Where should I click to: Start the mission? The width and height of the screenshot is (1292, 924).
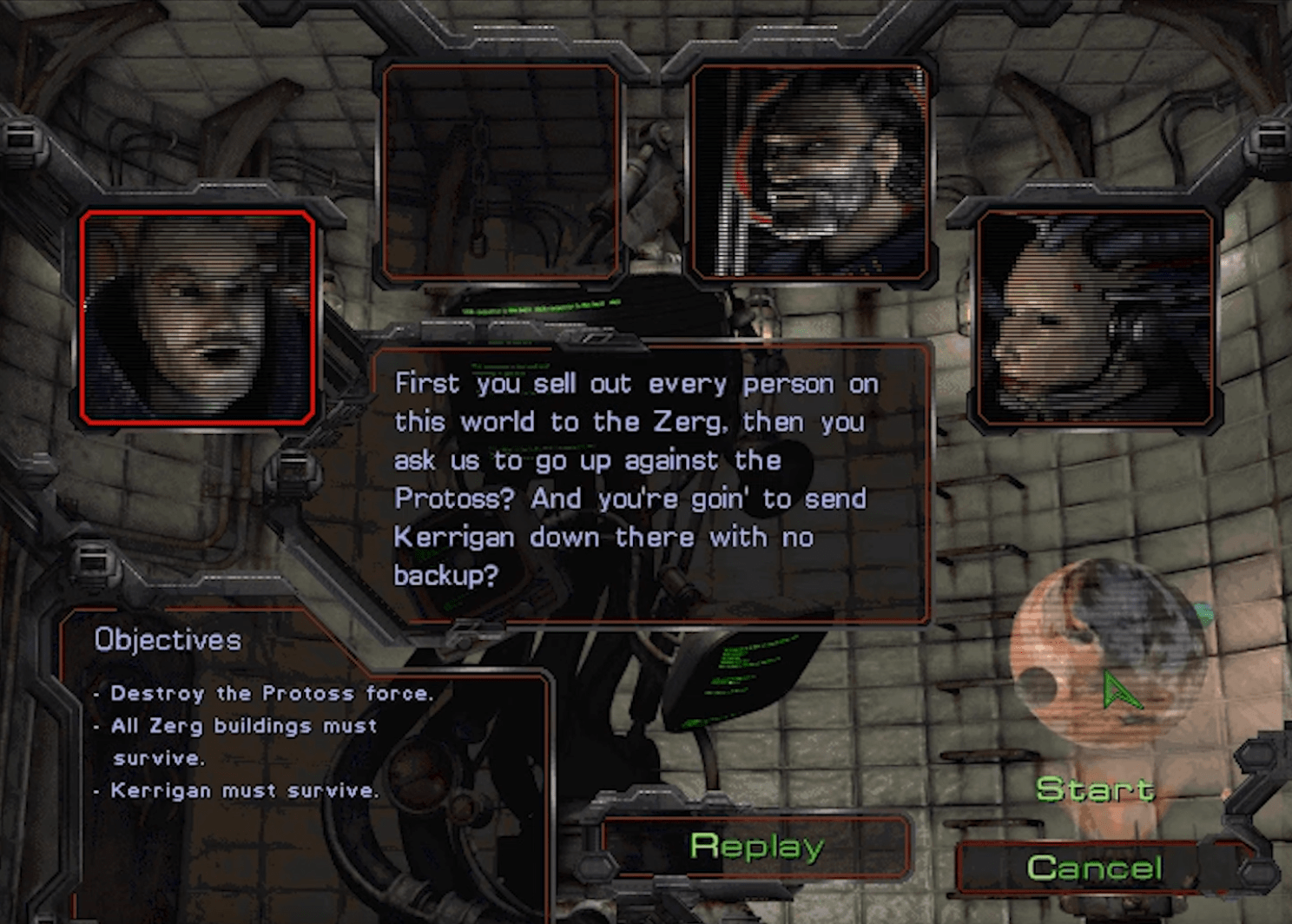tap(1095, 789)
